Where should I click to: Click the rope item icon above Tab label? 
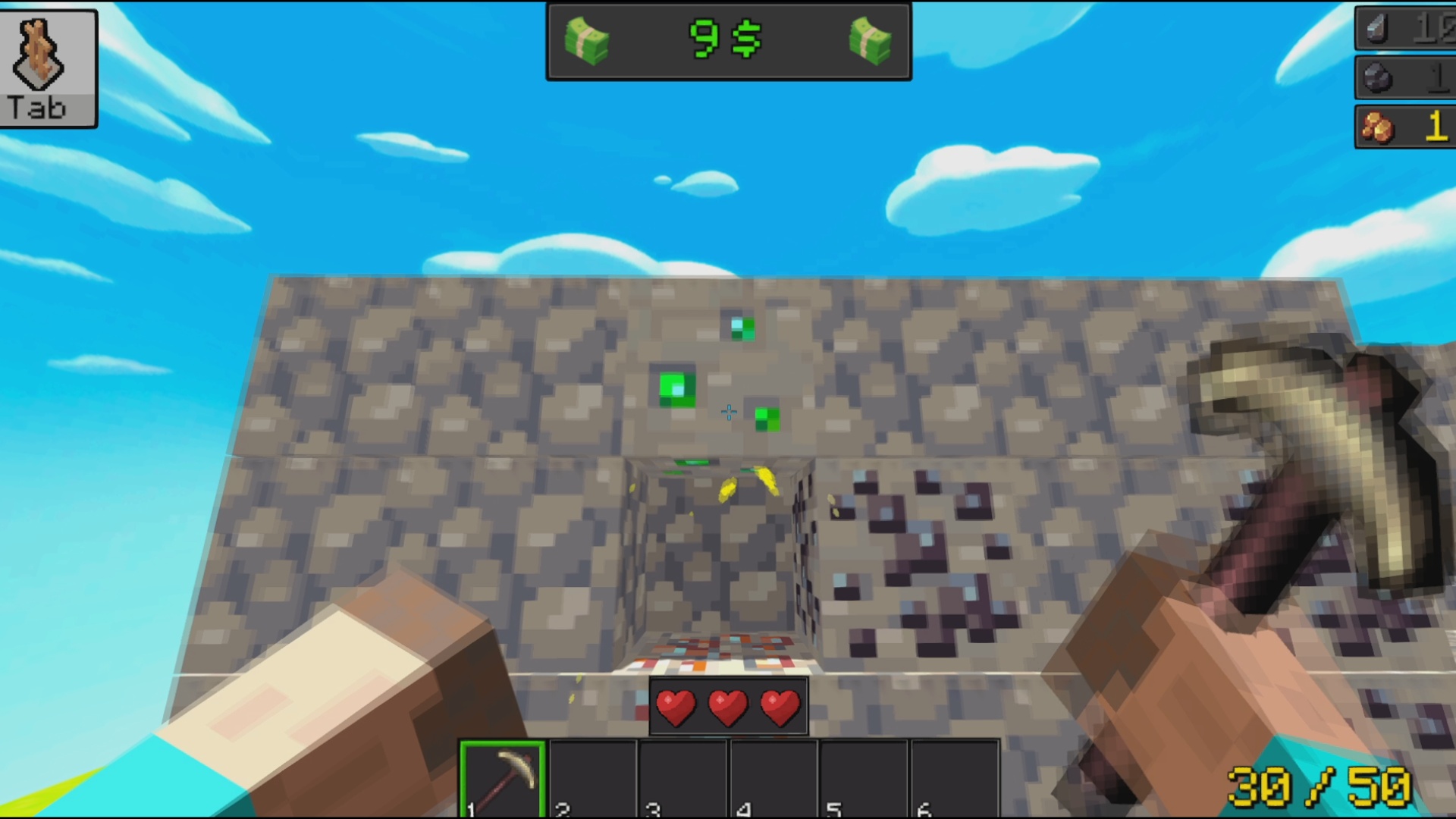(38, 53)
